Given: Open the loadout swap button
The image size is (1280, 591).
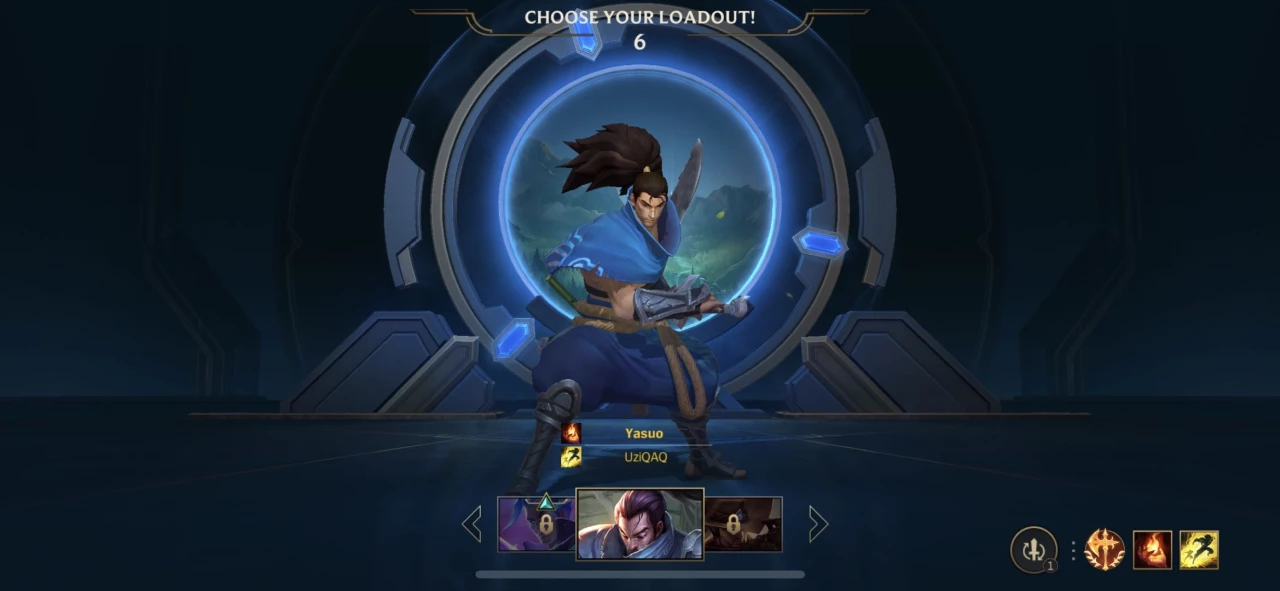Looking at the screenshot, I should coord(1033,549).
